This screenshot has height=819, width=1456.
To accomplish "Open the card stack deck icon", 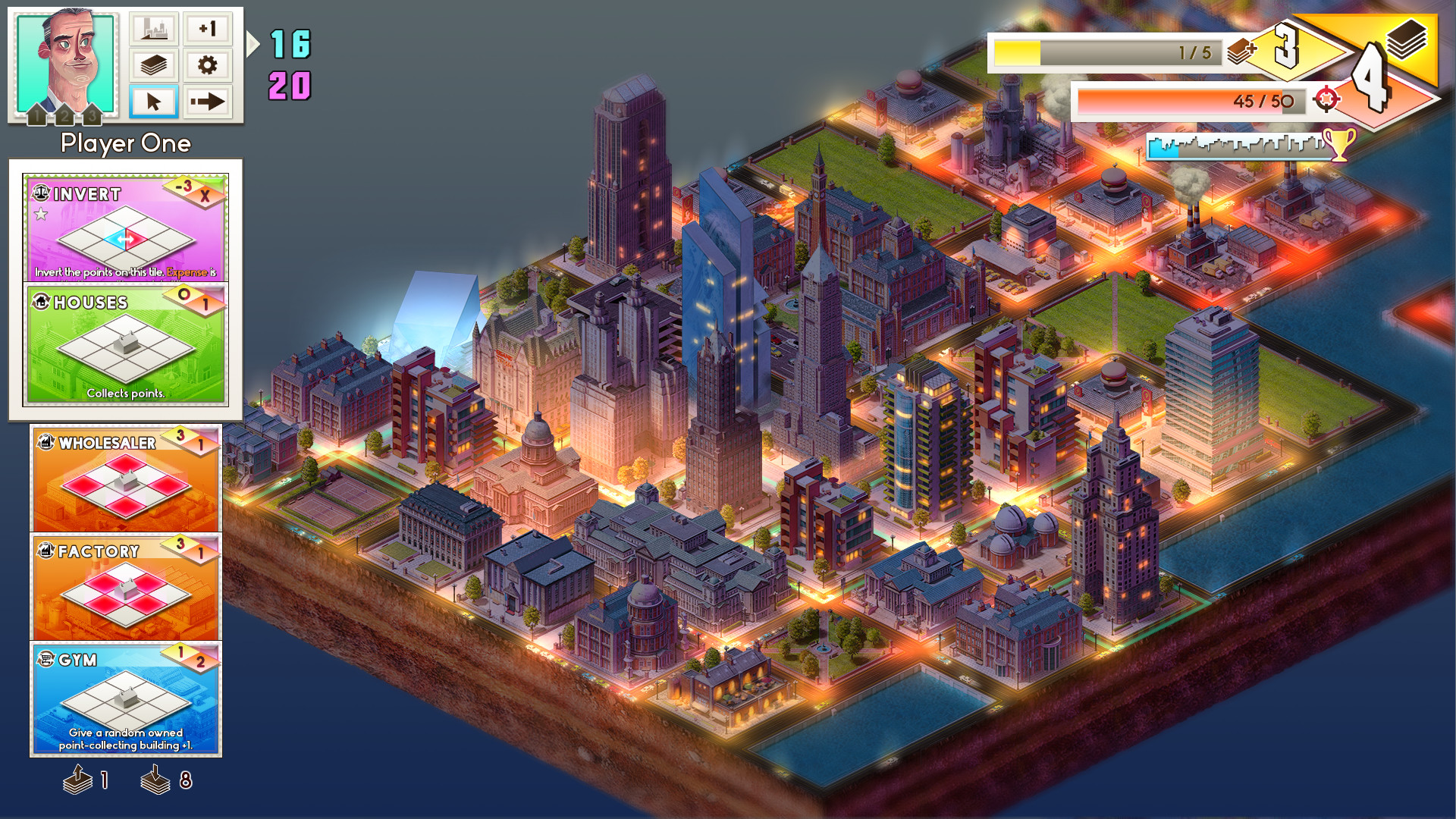I will (154, 65).
